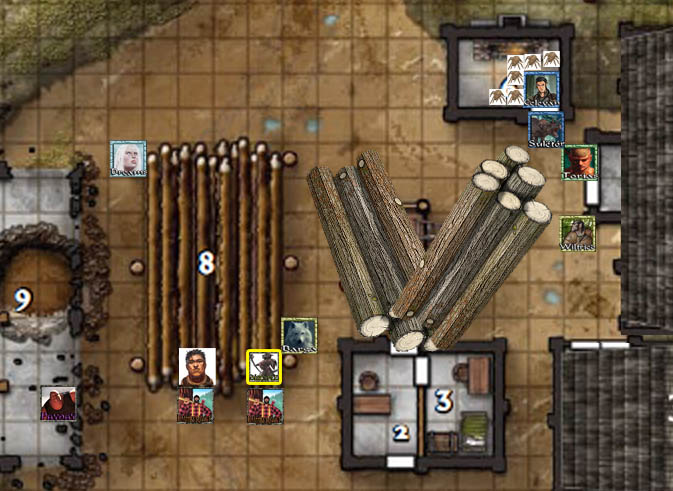Select the red-hooded figure token
The height and width of the screenshot is (491, 673).
click(58, 403)
